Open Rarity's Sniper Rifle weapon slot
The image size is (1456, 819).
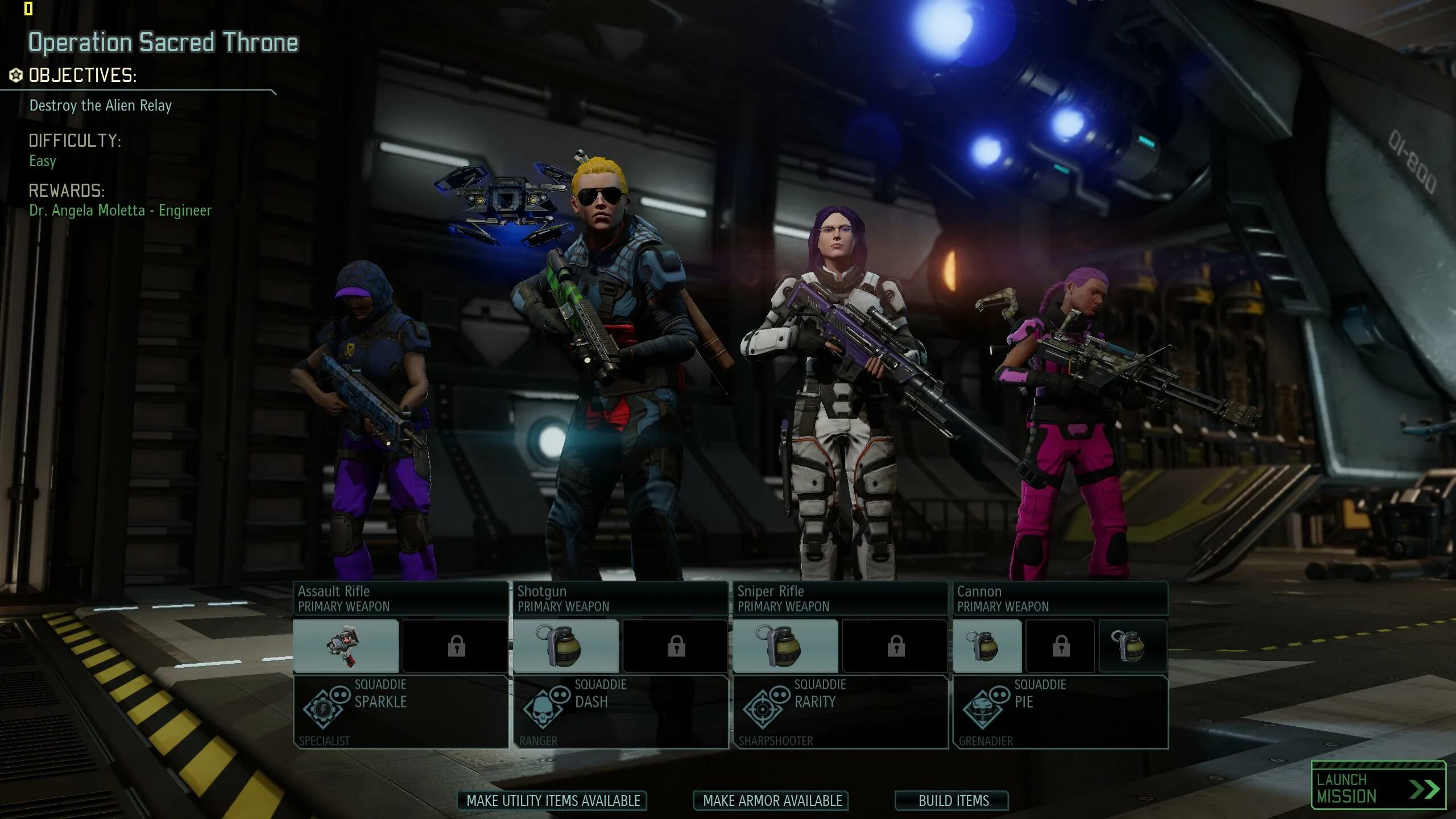840,598
